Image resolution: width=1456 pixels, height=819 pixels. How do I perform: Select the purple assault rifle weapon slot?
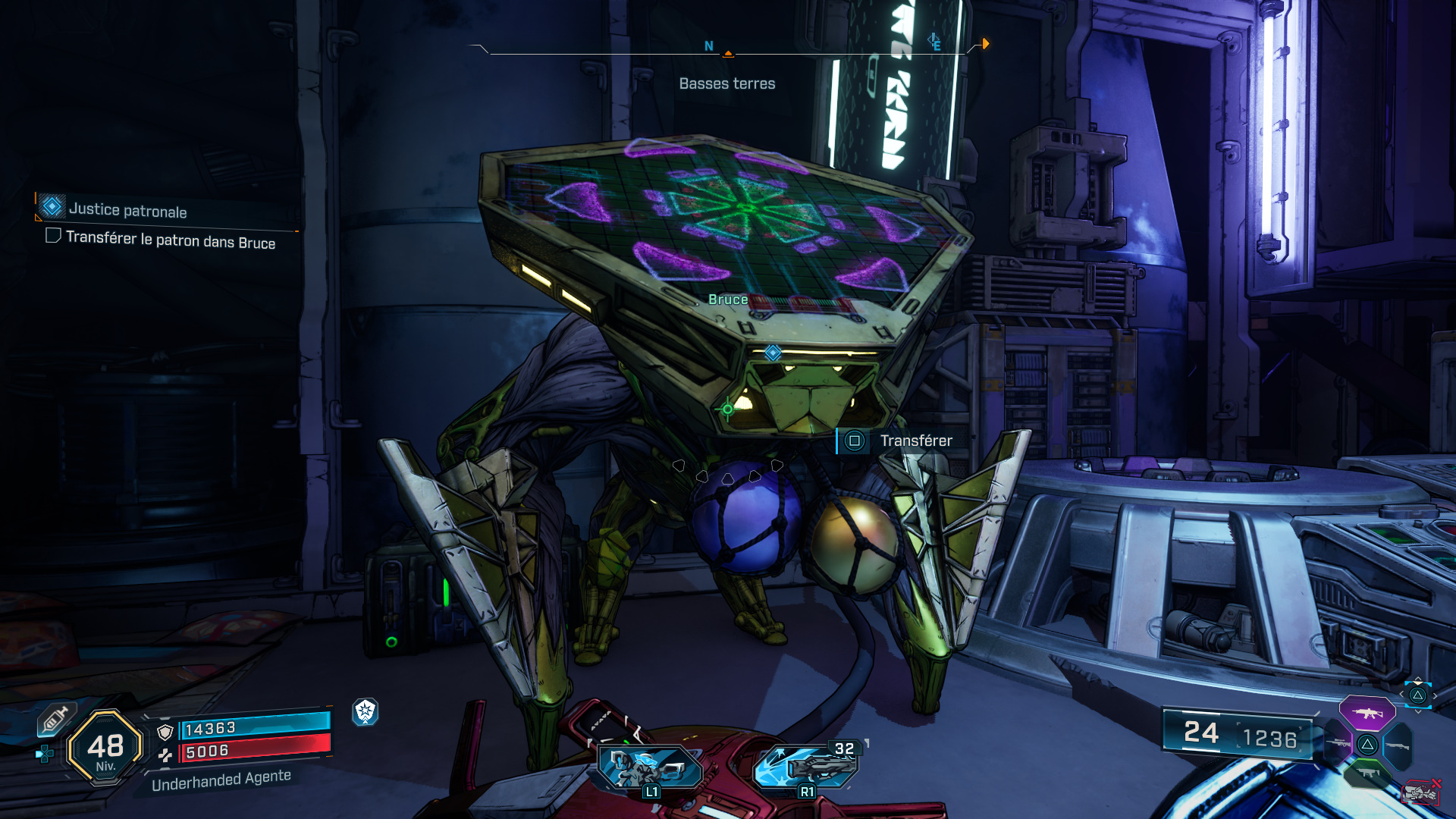1367,713
